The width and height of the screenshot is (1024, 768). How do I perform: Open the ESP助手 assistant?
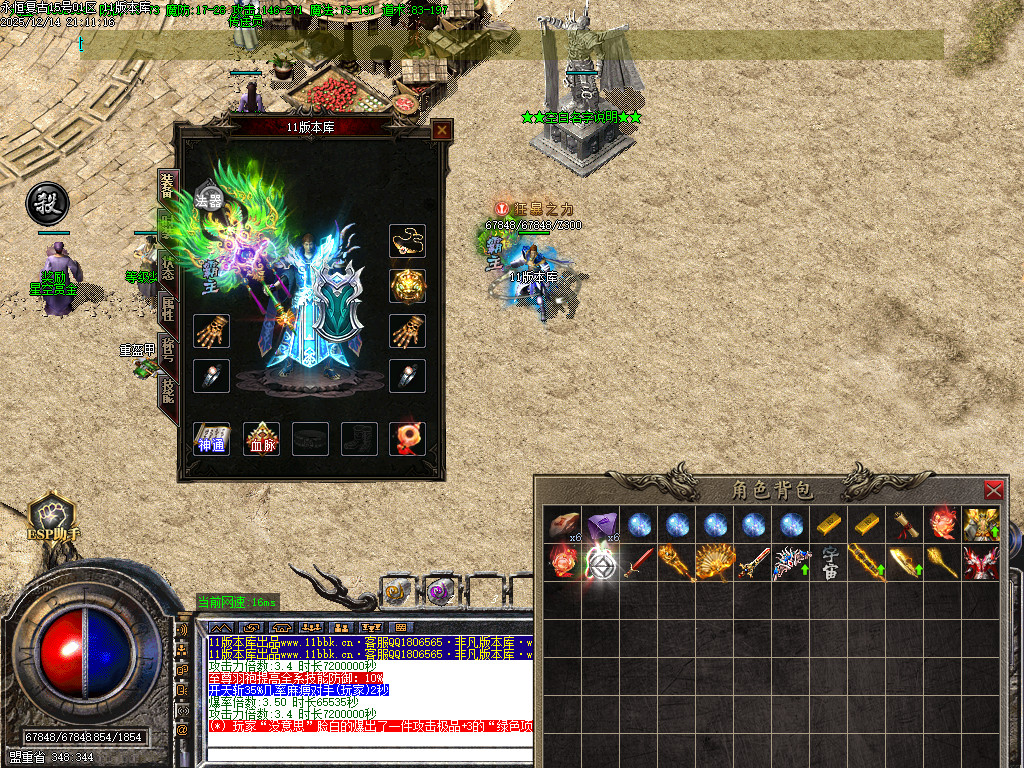pyautogui.click(x=49, y=518)
